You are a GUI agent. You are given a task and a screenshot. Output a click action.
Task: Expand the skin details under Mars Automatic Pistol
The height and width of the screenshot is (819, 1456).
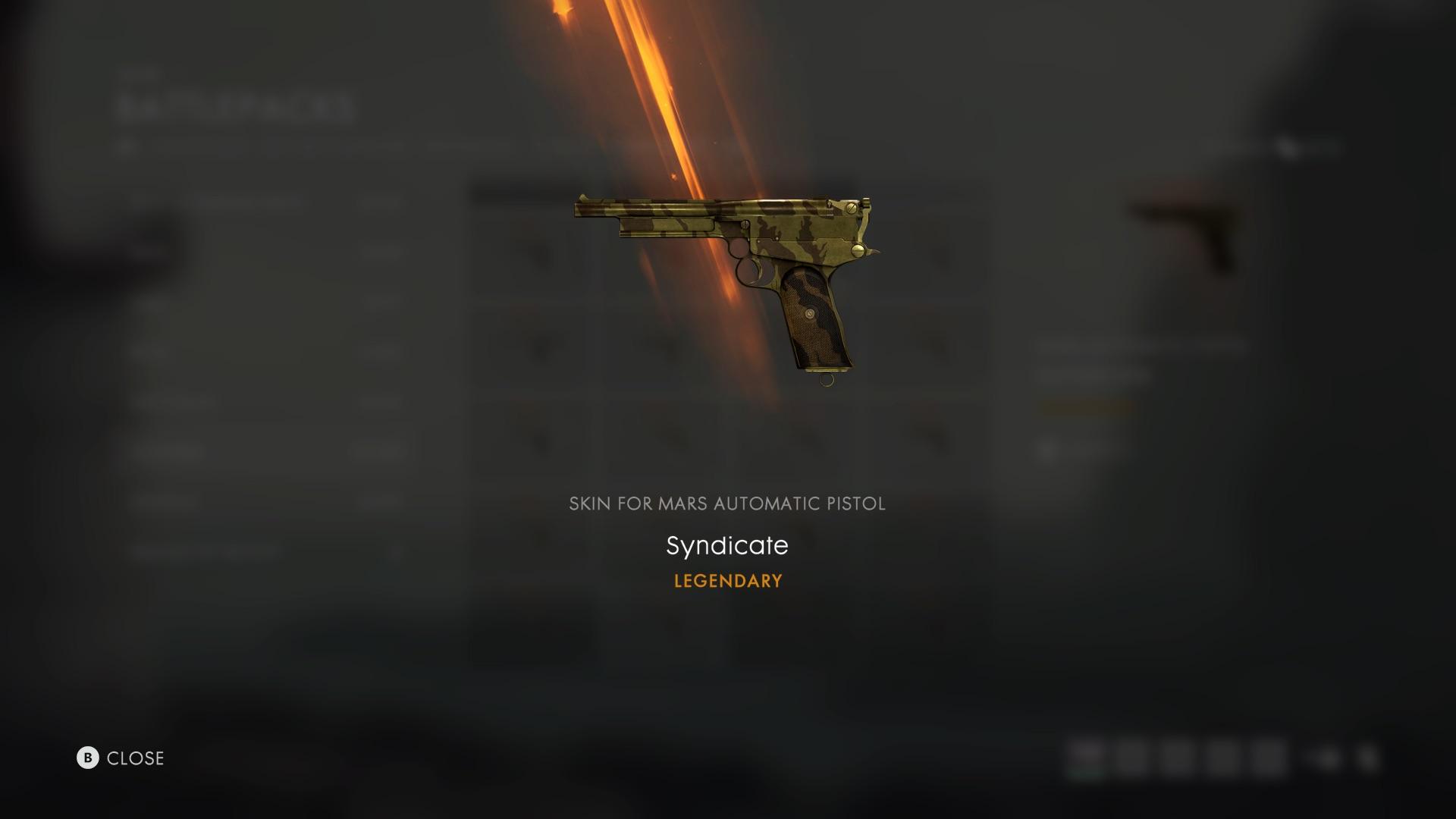tap(726, 504)
